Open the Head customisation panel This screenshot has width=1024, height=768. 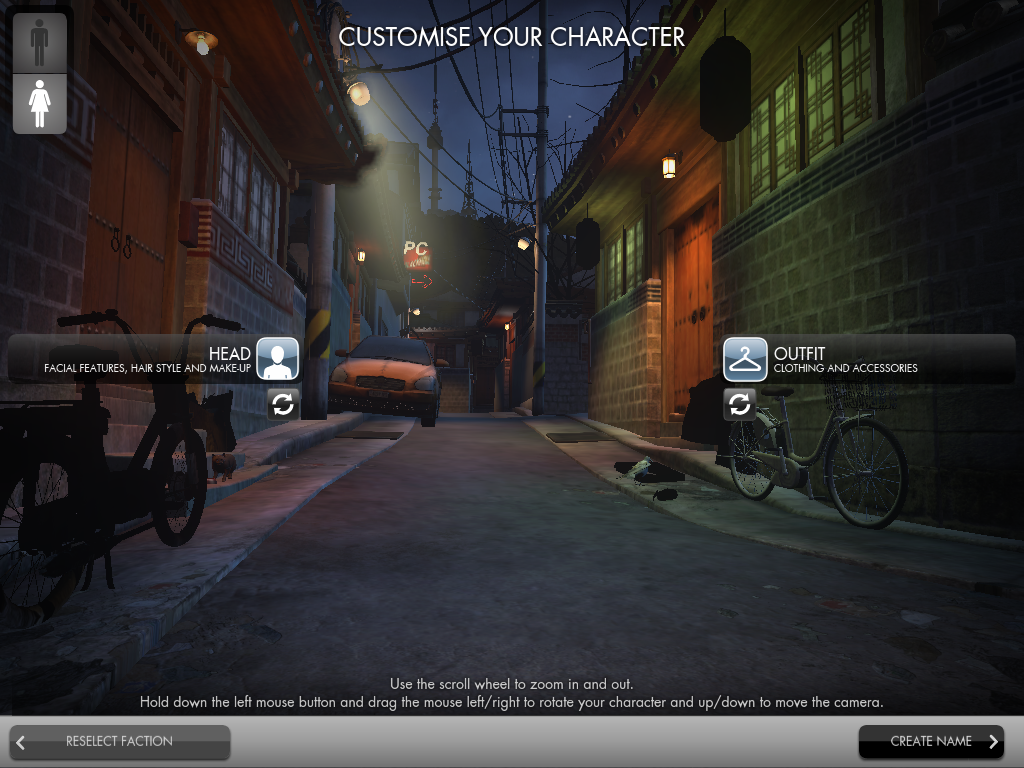(277, 359)
